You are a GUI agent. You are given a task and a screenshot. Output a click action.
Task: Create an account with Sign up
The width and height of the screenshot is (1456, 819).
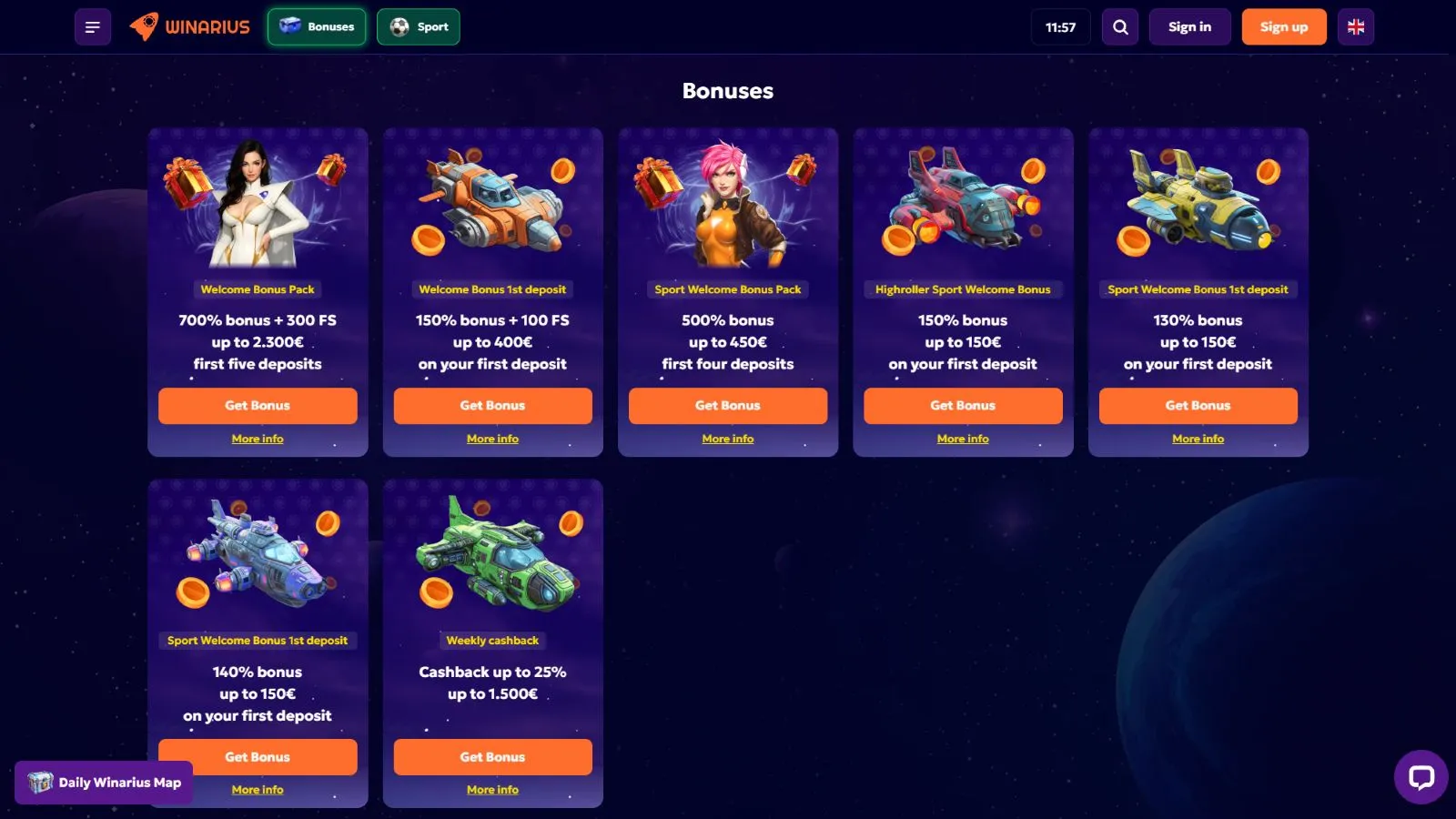click(x=1283, y=27)
